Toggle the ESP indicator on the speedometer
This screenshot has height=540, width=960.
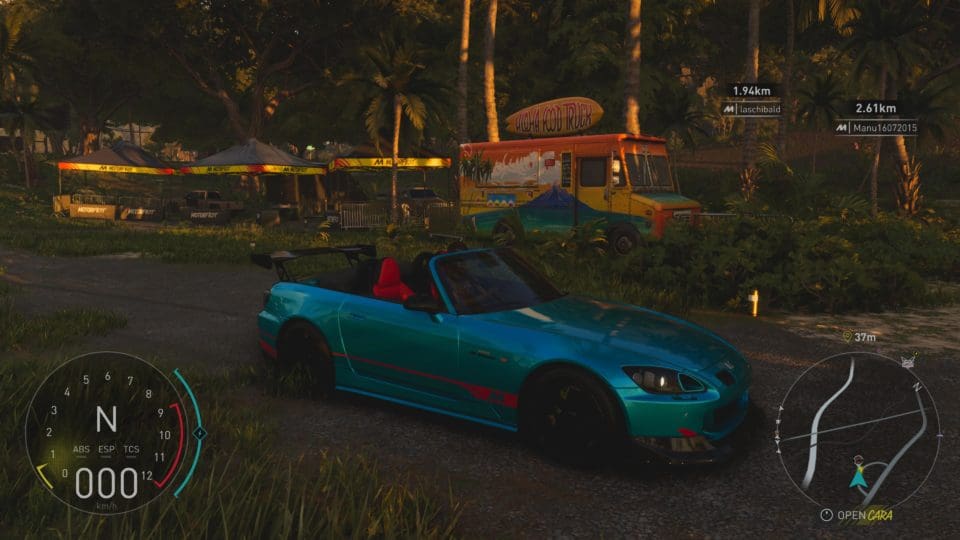106,449
